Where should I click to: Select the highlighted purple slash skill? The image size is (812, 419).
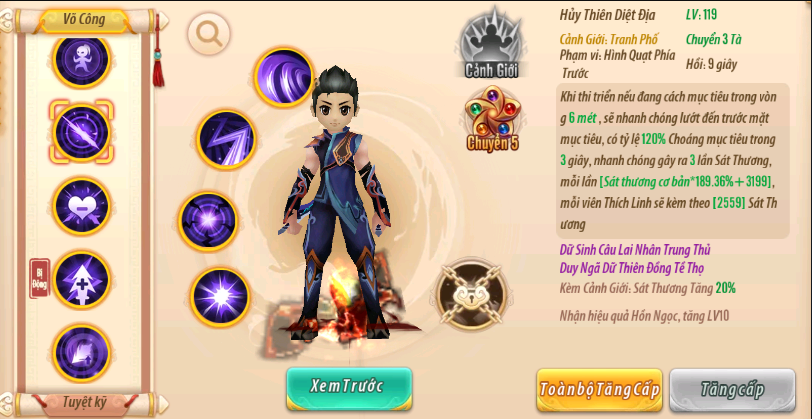81,131
